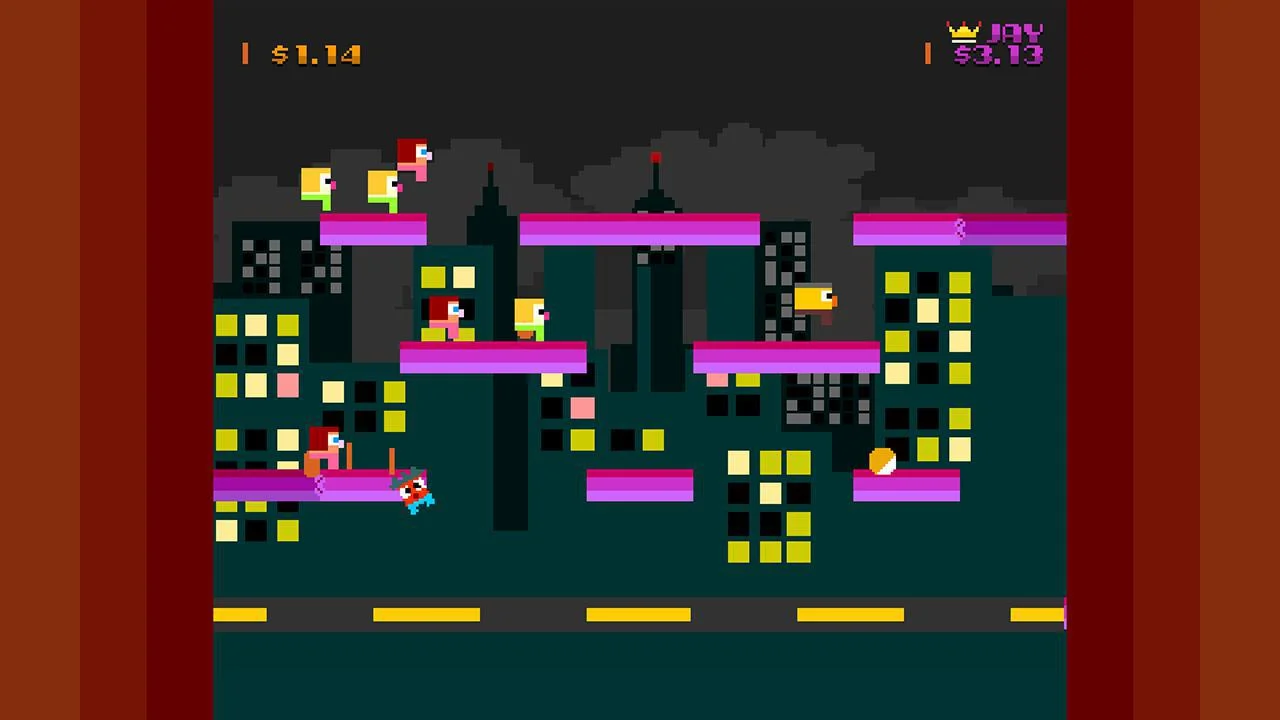Click the pink window on the center building
The width and height of the screenshot is (1280, 720).
coord(583,409)
